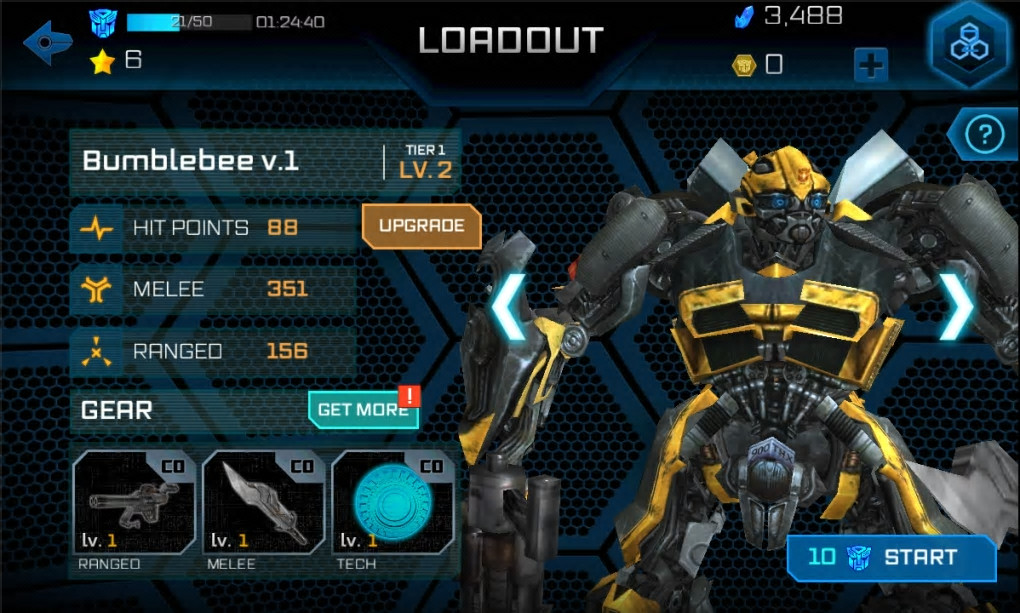The image size is (1020, 613).
Task: Open the help question mark
Action: [x=983, y=134]
